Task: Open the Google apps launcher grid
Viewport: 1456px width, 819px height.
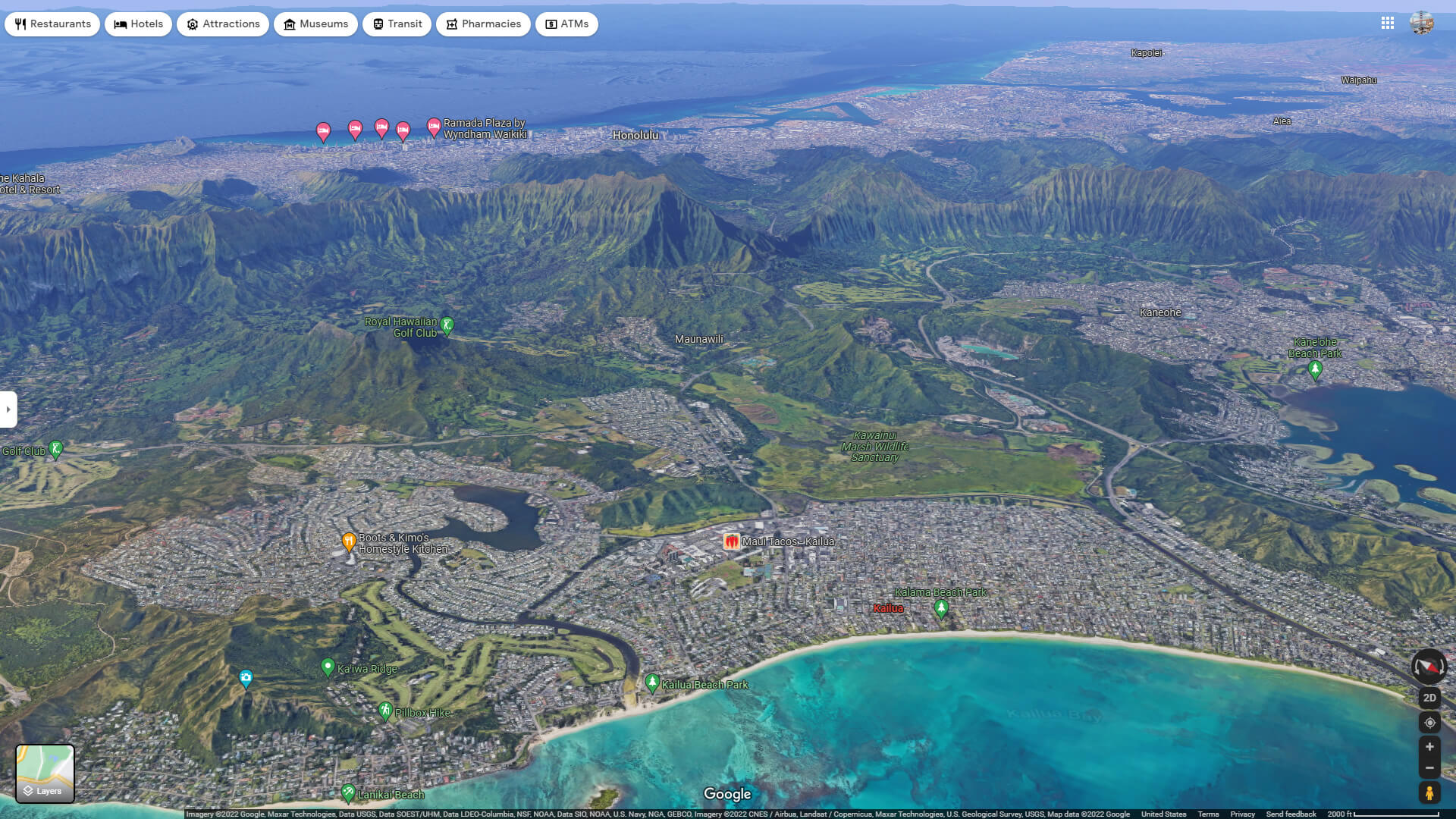Action: pos(1389,24)
